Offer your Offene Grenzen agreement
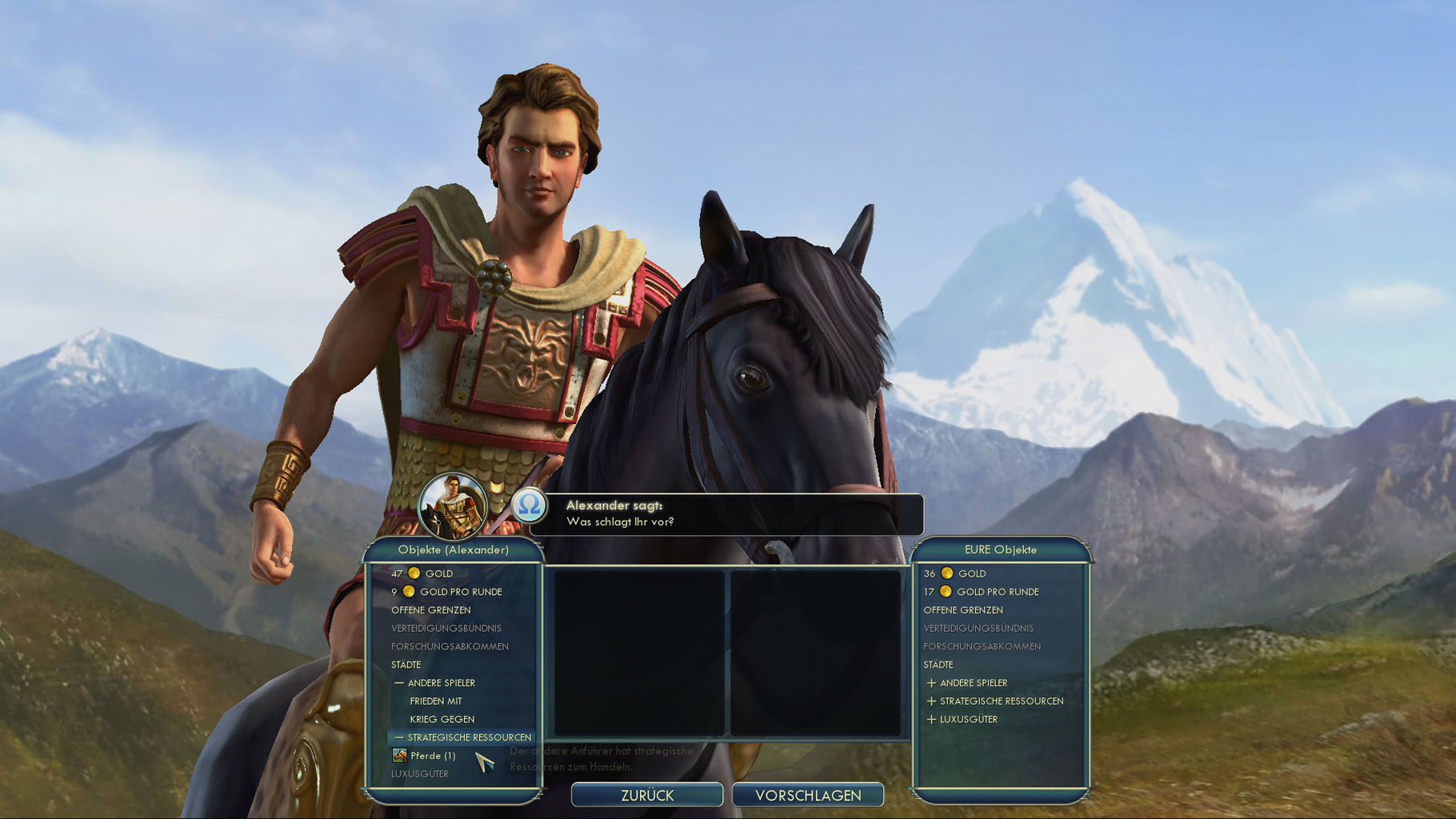 [x=963, y=610]
